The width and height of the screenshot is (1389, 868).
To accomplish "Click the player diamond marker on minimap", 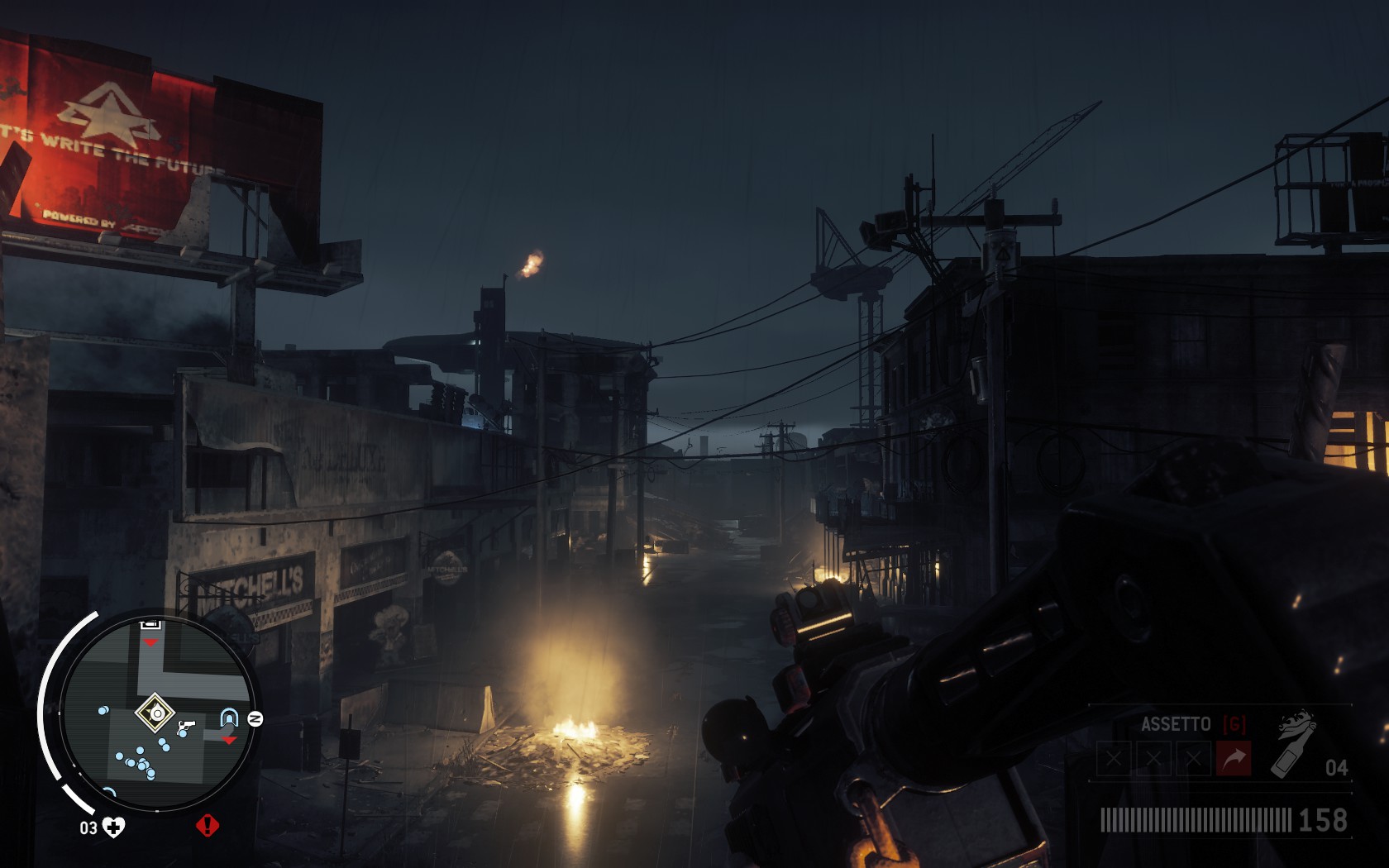I will click(155, 713).
